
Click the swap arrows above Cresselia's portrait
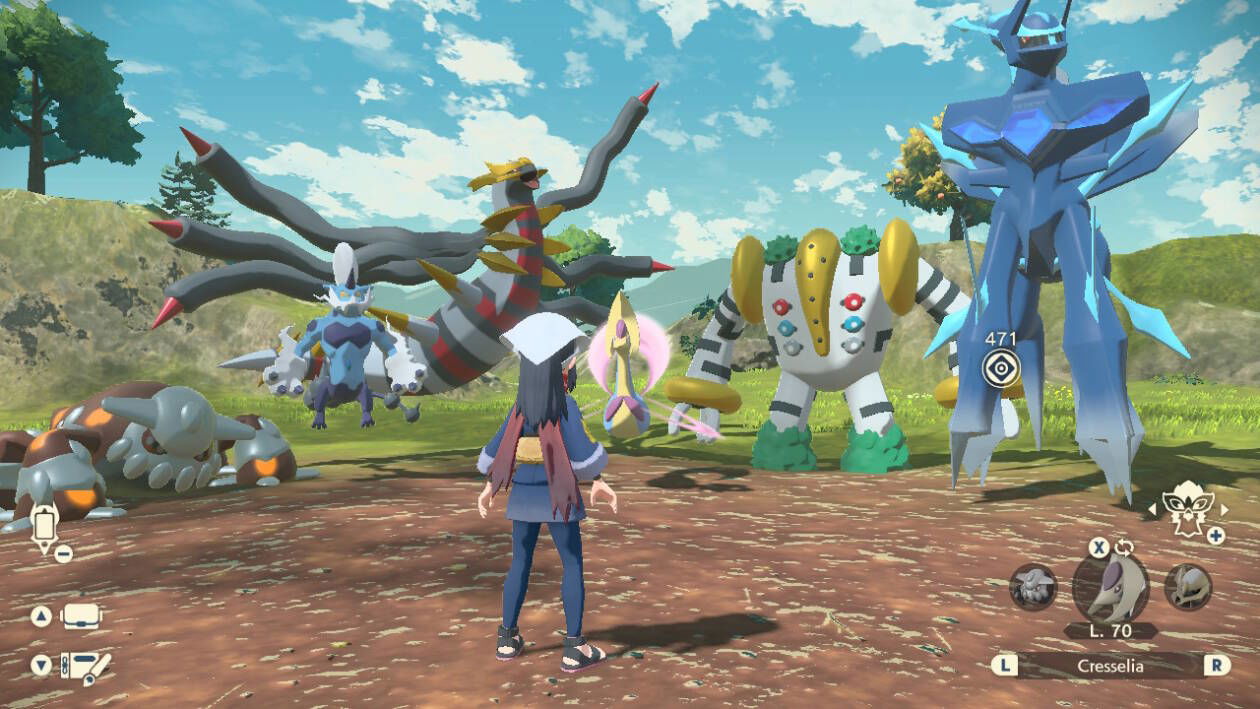tap(1124, 547)
